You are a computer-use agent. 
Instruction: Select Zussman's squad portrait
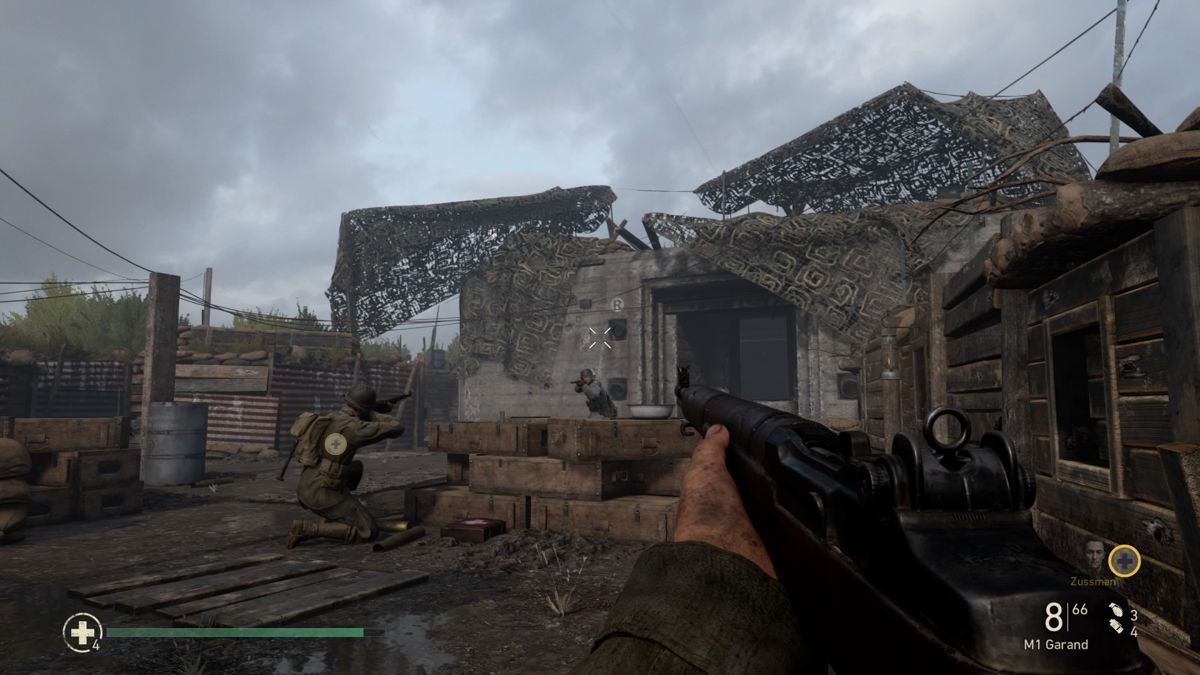tap(1093, 556)
